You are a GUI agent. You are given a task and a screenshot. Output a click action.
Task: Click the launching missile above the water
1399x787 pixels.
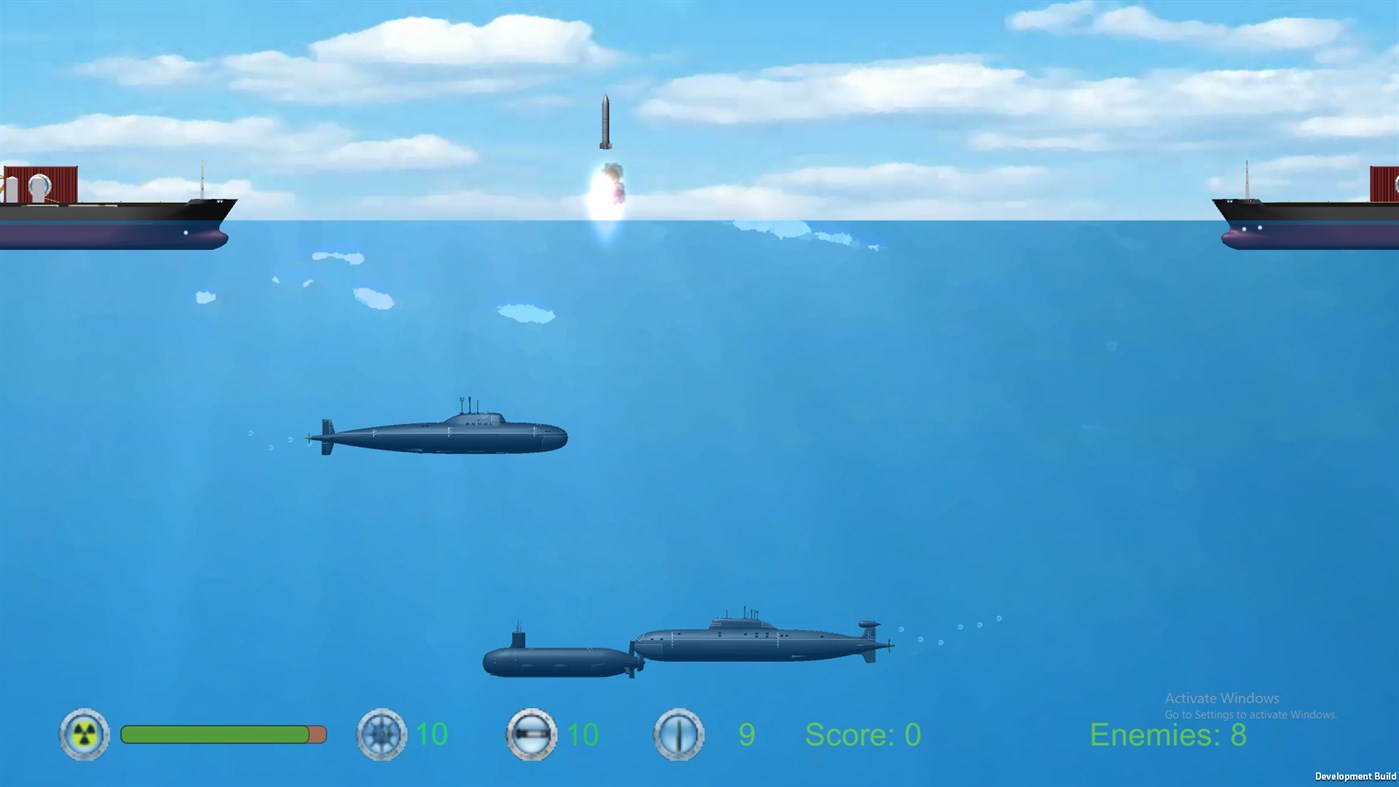point(605,120)
